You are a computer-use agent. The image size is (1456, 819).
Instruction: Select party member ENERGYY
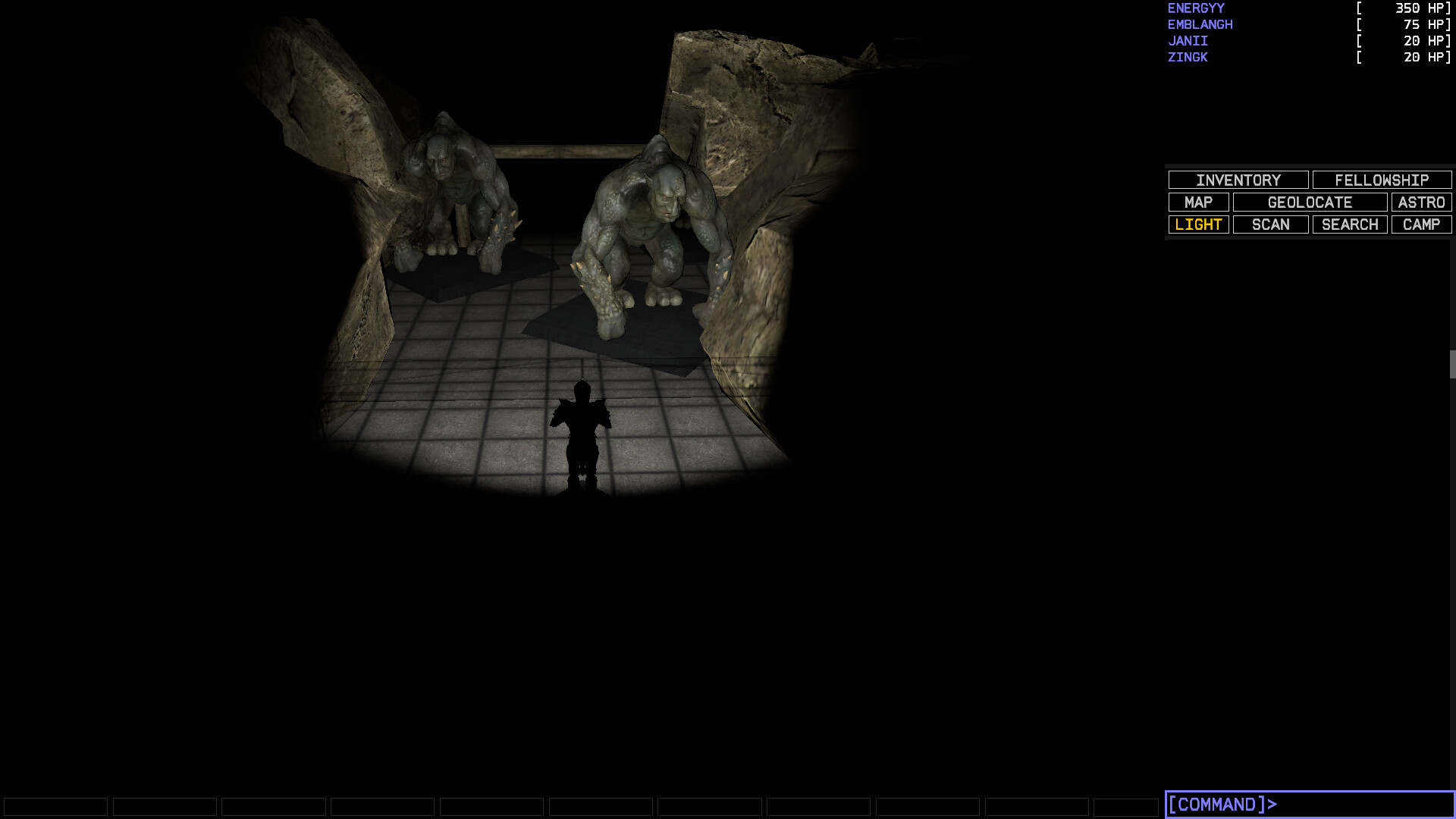[x=1195, y=8]
